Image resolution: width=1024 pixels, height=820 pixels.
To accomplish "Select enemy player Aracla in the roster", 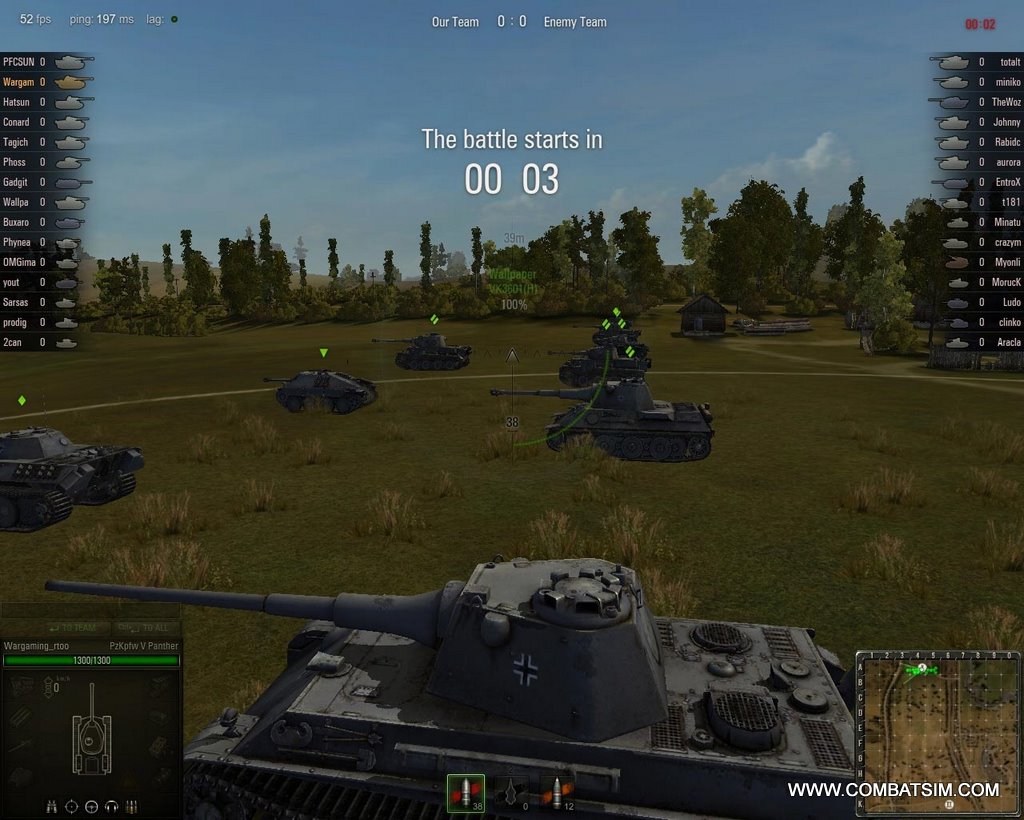I will (x=1007, y=342).
